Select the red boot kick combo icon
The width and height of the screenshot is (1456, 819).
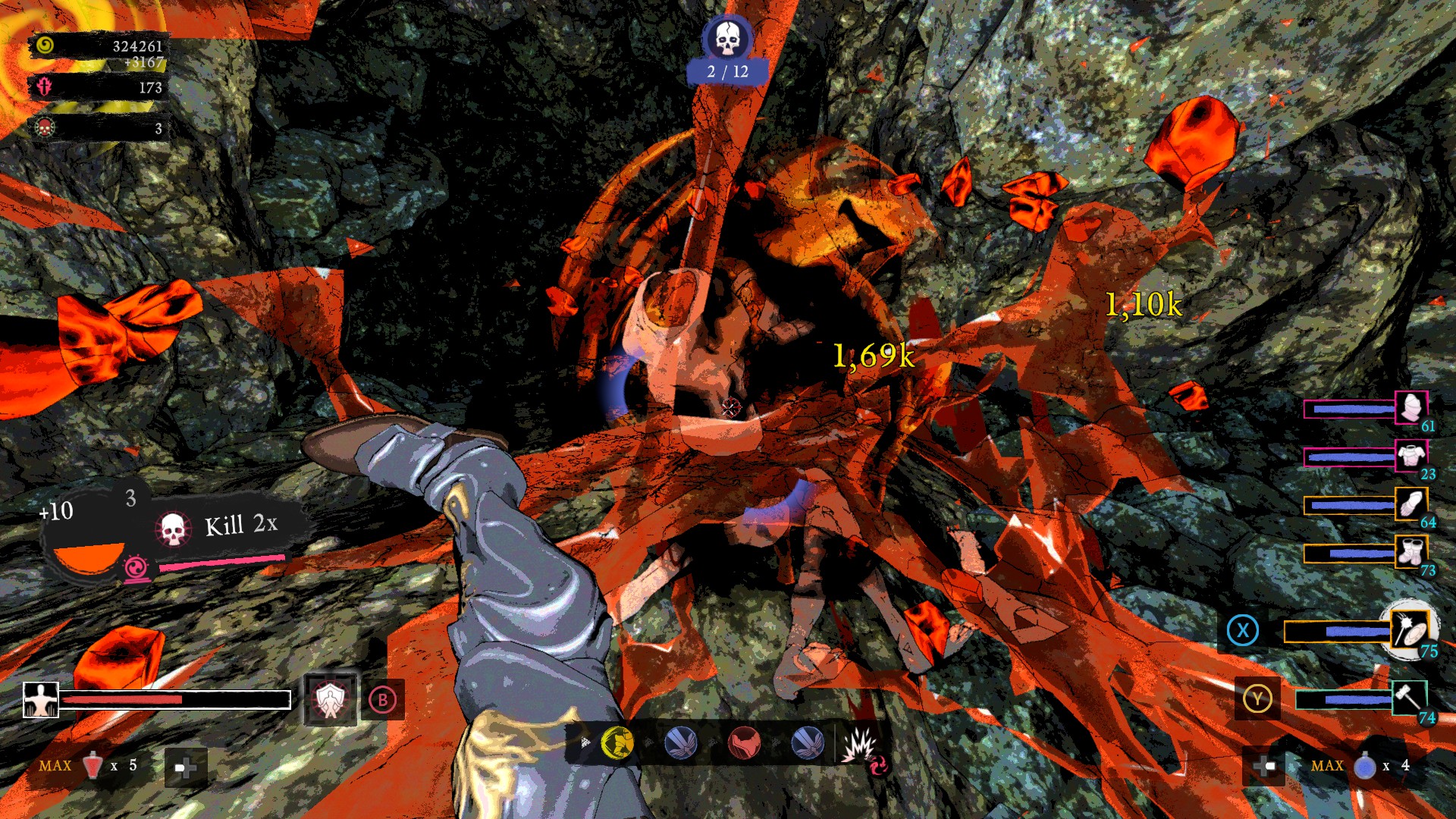[x=744, y=743]
